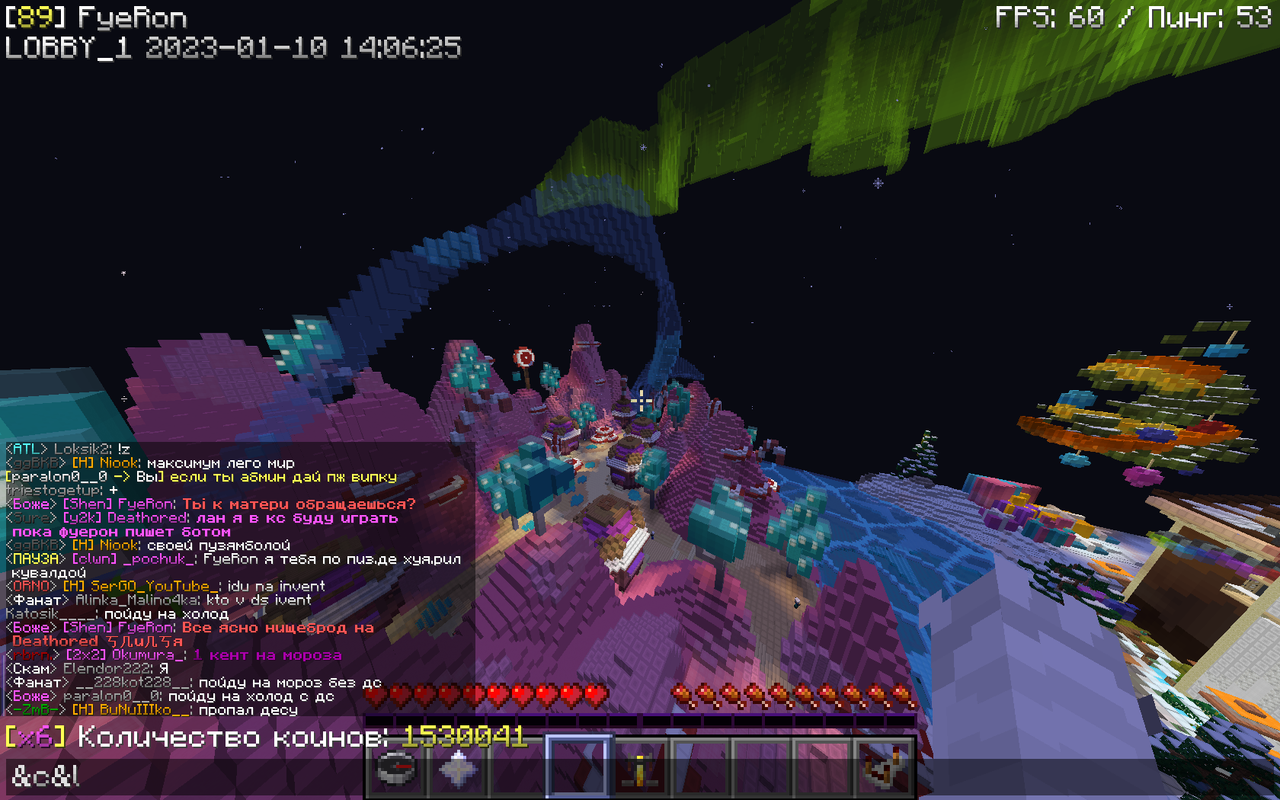This screenshot has width=1280, height=800.
Task: Click the crosshair at screen center
Action: (x=640, y=400)
